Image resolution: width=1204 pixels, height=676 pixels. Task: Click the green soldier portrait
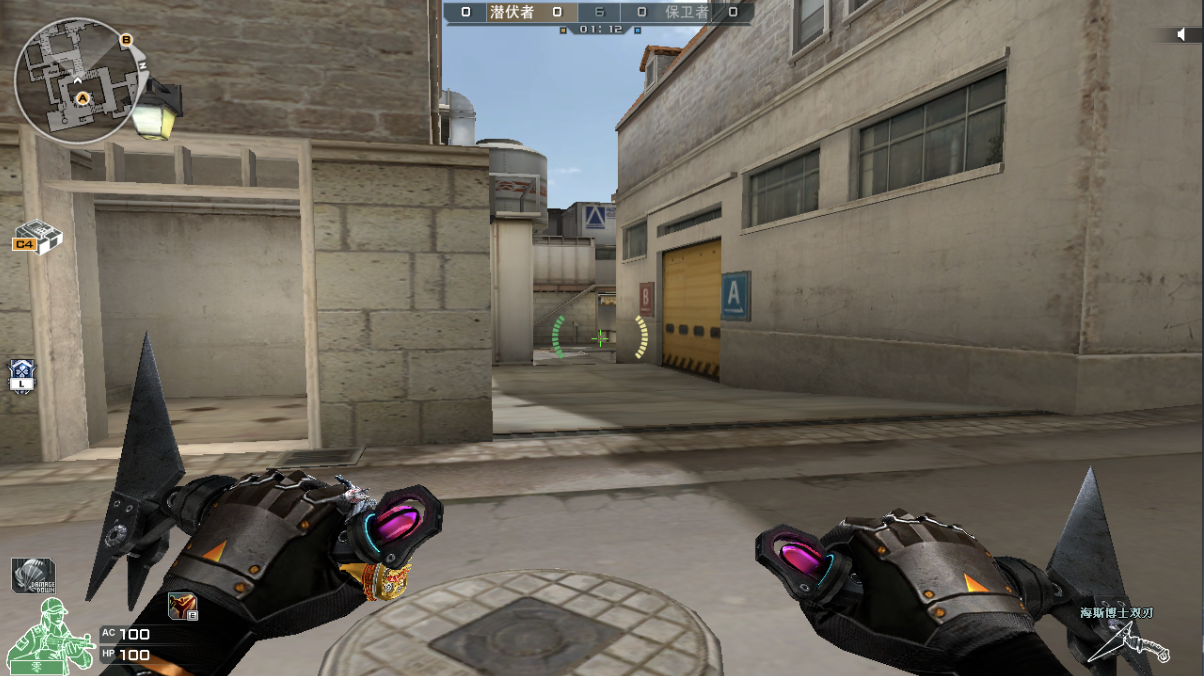pos(48,636)
